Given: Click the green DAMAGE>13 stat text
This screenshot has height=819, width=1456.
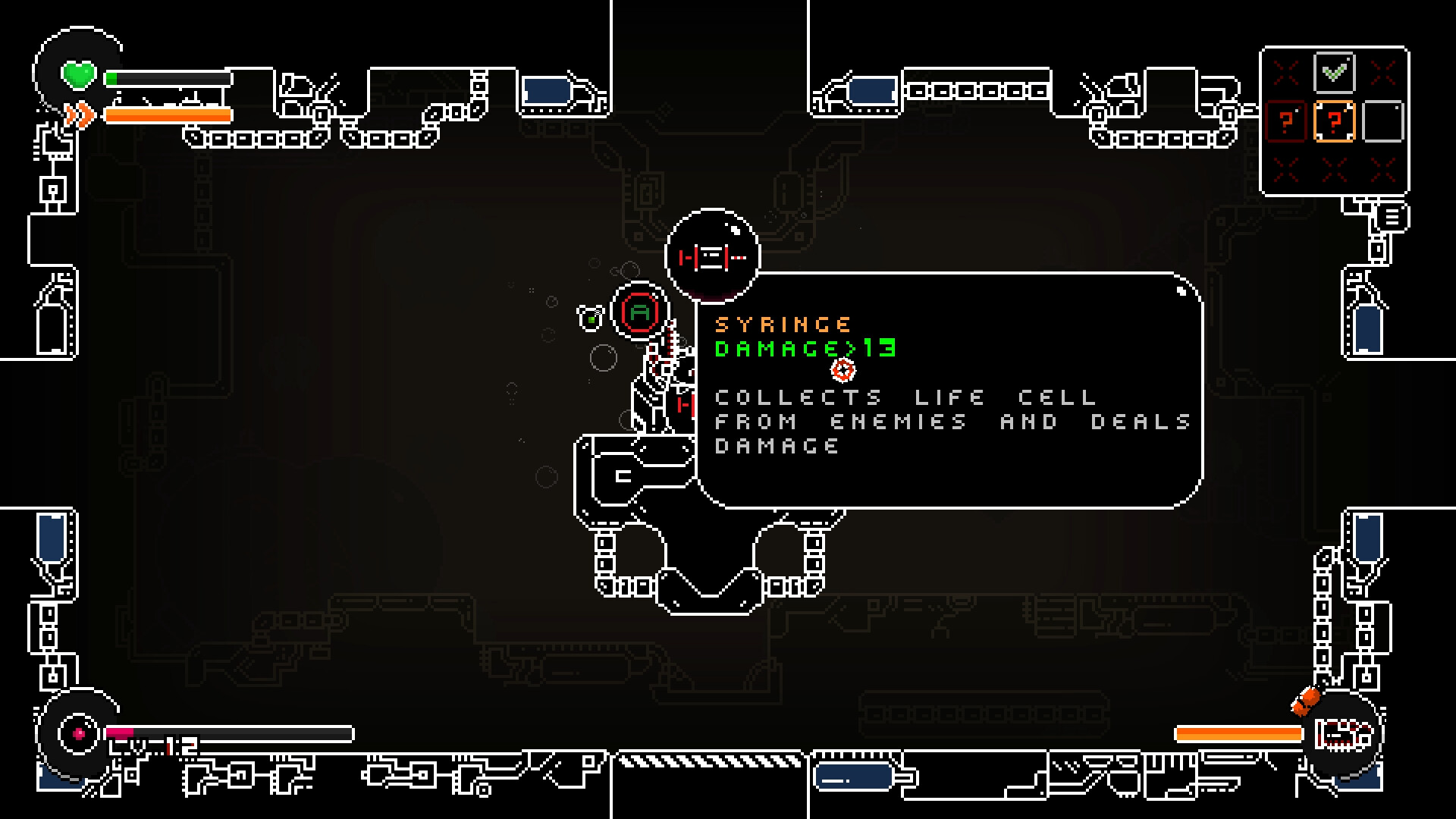Looking at the screenshot, I should pyautogui.click(x=806, y=349).
